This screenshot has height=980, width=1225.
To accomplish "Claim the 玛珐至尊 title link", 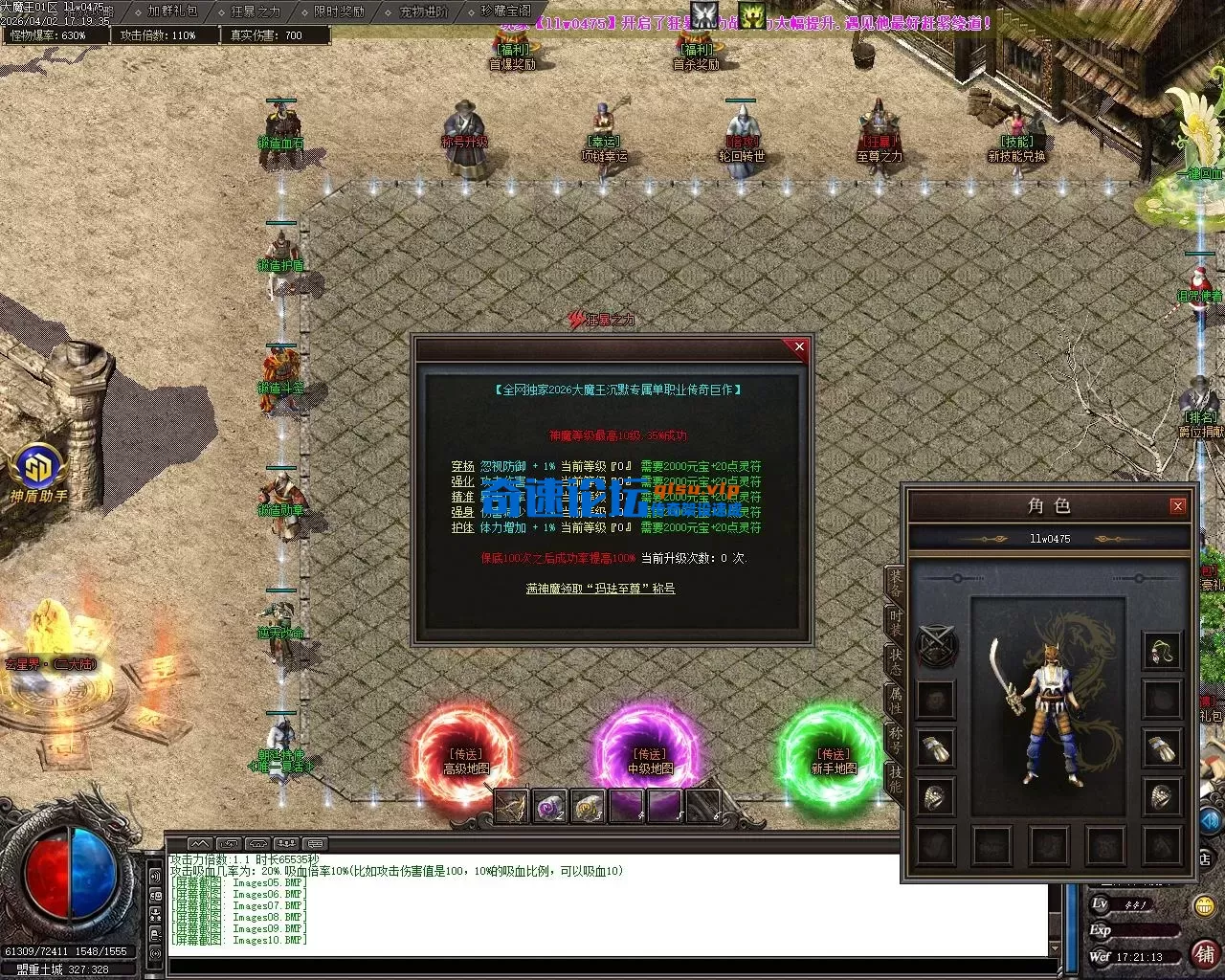I will pyautogui.click(x=600, y=589).
